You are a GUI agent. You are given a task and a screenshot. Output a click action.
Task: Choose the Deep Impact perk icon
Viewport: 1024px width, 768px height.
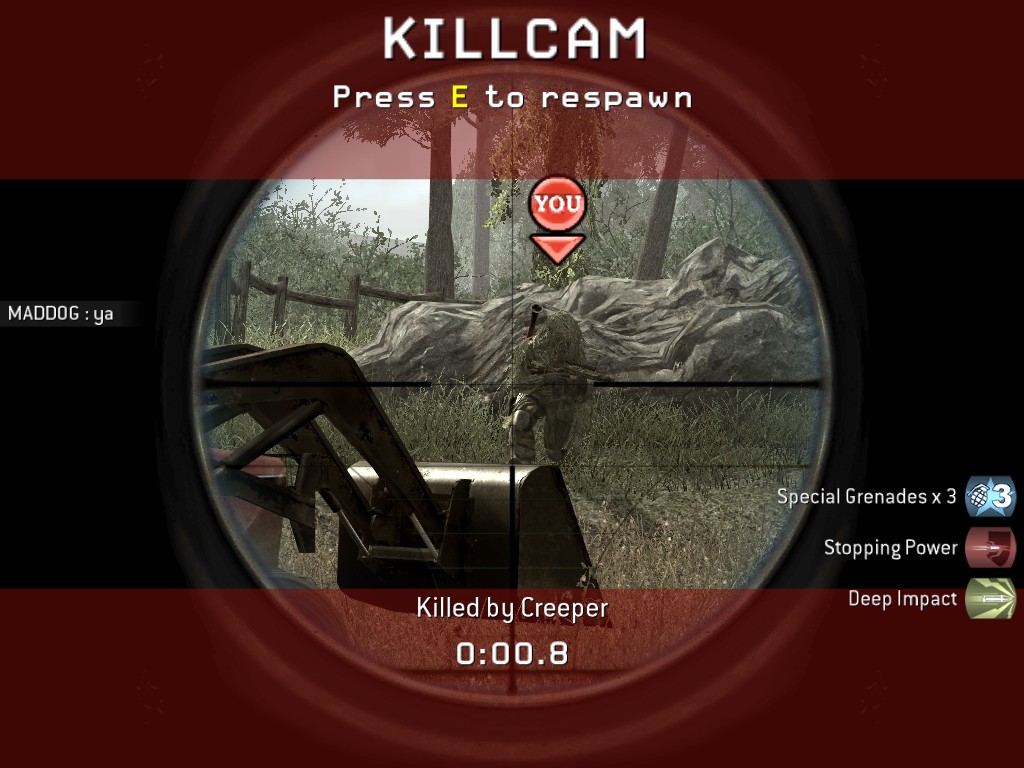point(990,599)
